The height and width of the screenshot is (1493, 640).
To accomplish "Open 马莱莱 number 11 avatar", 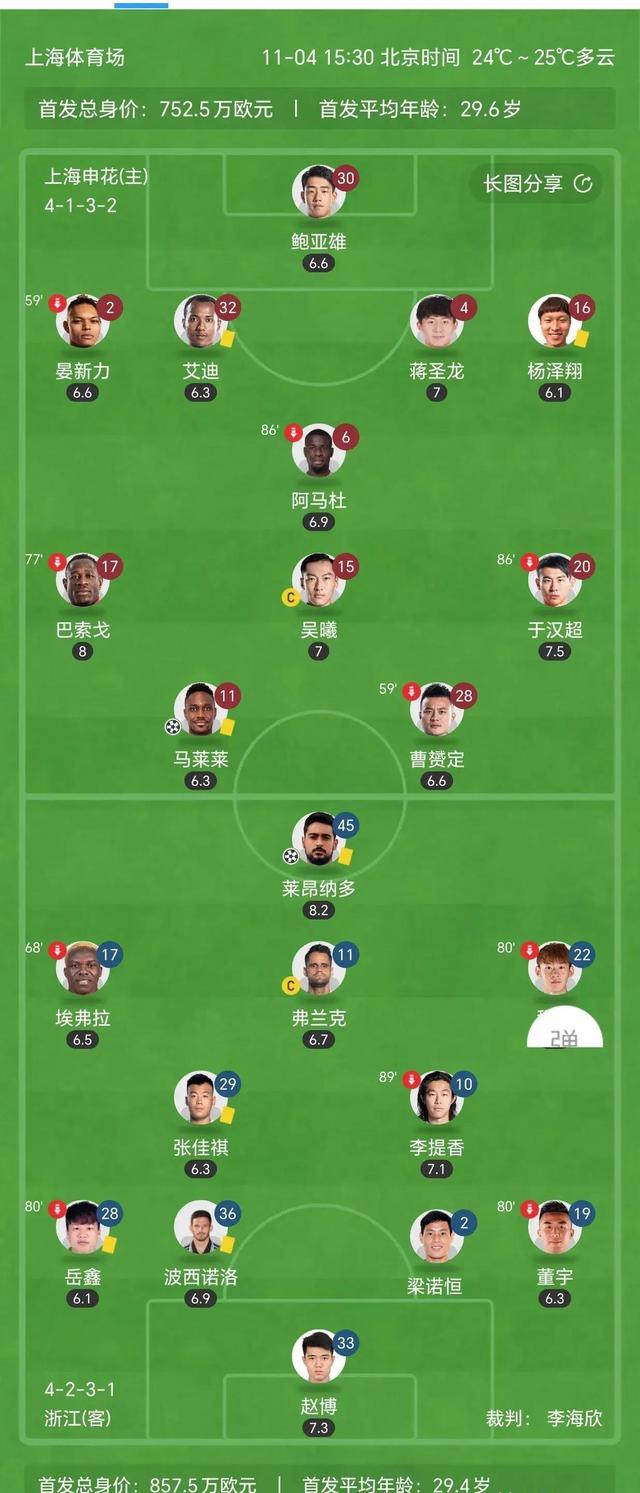I will (200, 709).
